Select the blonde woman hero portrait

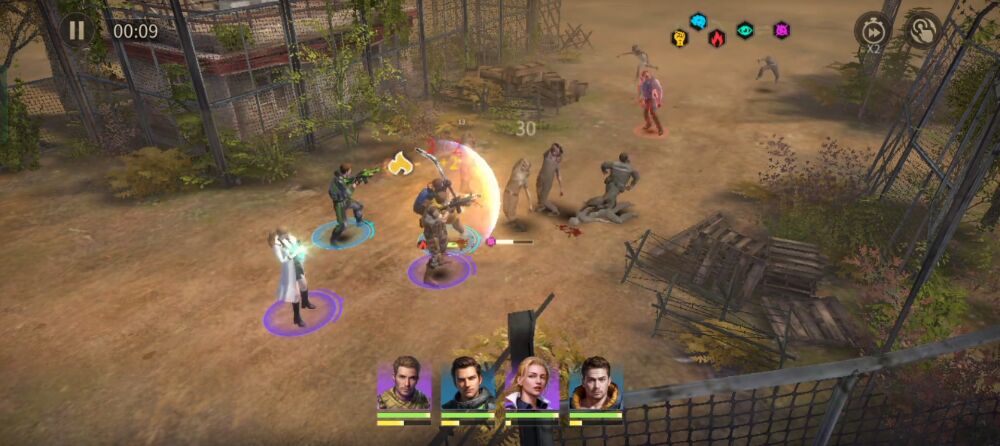click(532, 385)
